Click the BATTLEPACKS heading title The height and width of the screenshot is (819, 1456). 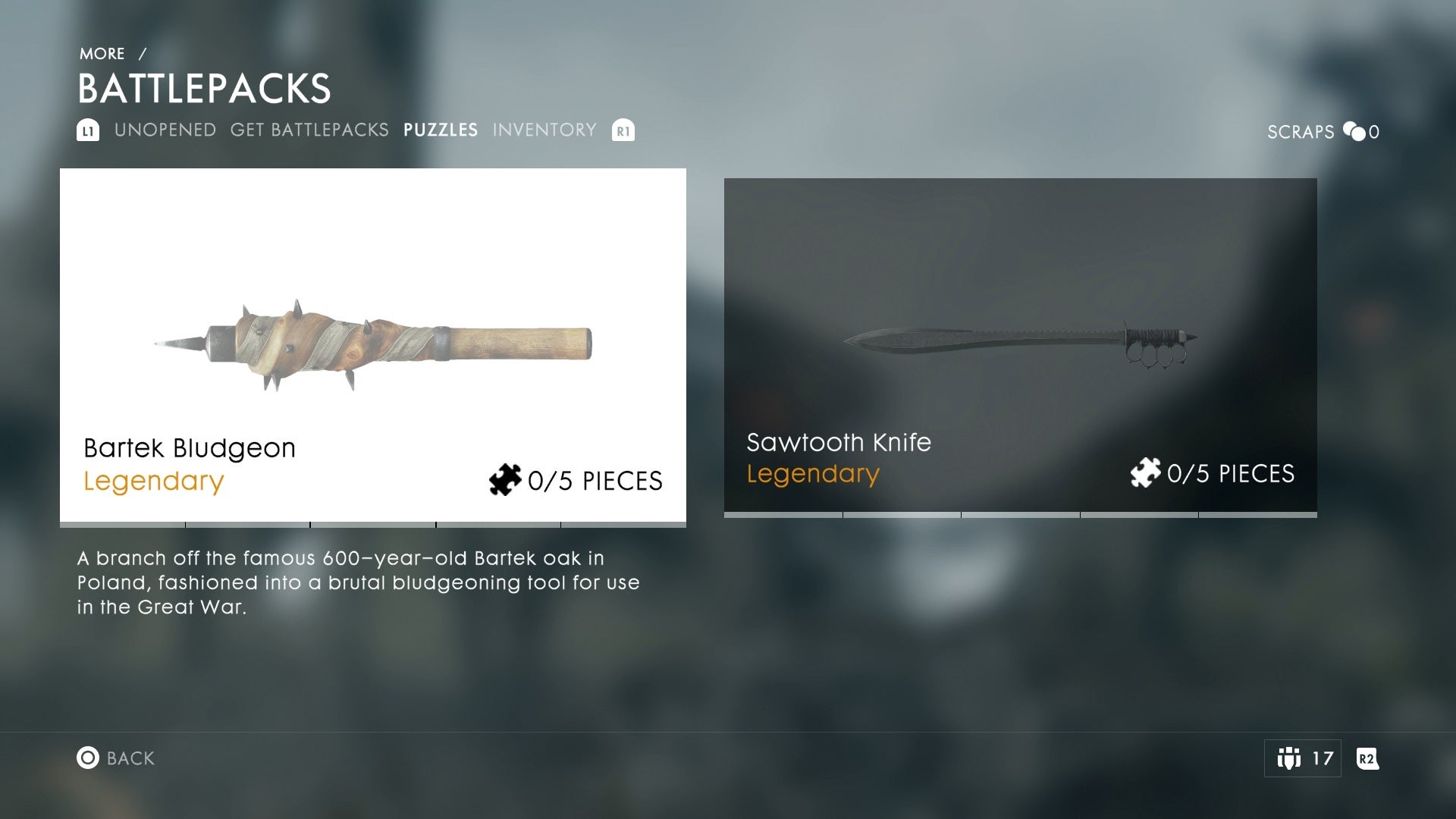[x=205, y=88]
